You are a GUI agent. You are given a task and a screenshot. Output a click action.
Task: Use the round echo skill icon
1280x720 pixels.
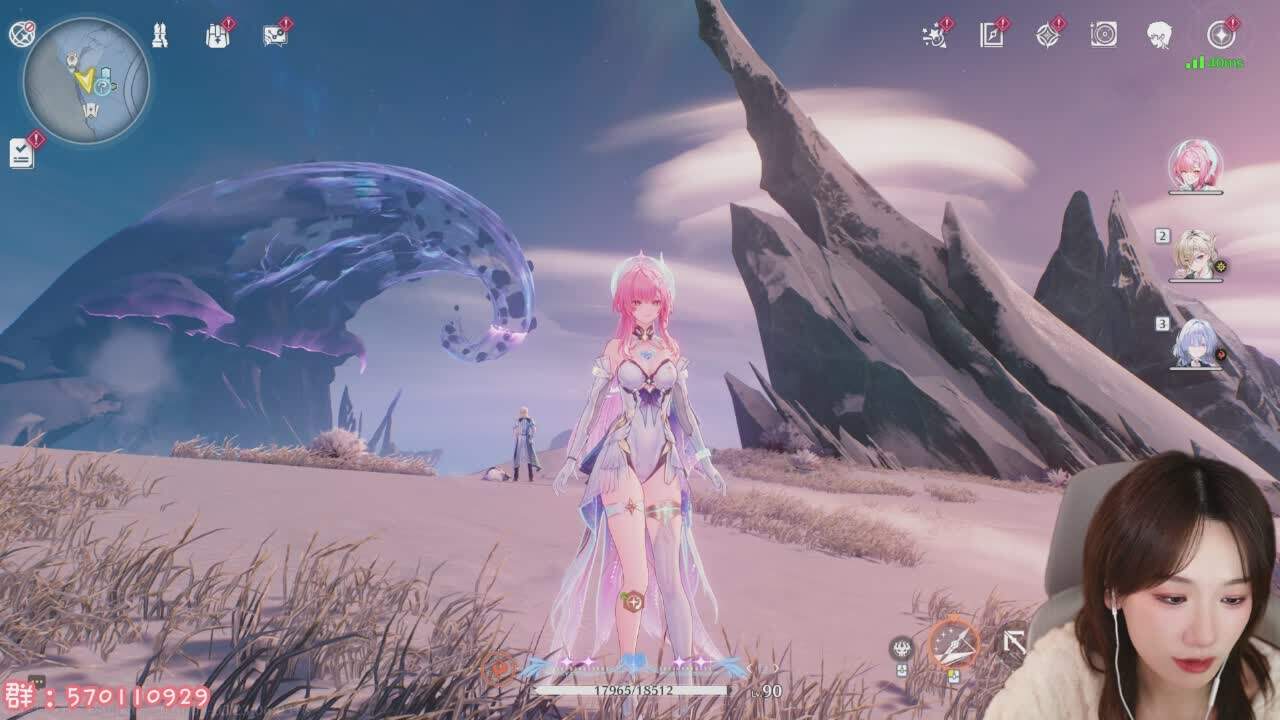tap(901, 649)
